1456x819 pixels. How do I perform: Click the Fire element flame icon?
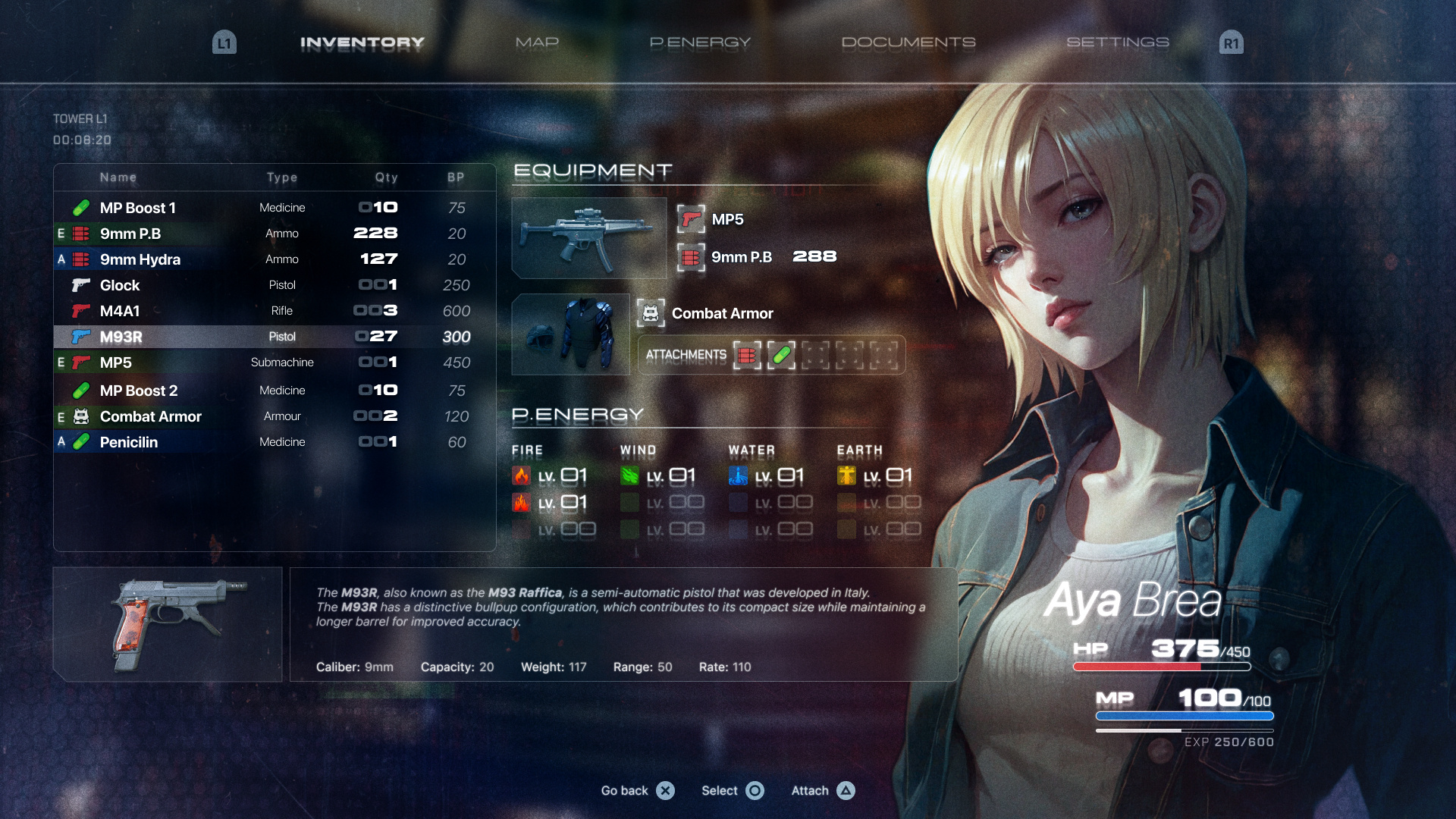click(x=522, y=475)
